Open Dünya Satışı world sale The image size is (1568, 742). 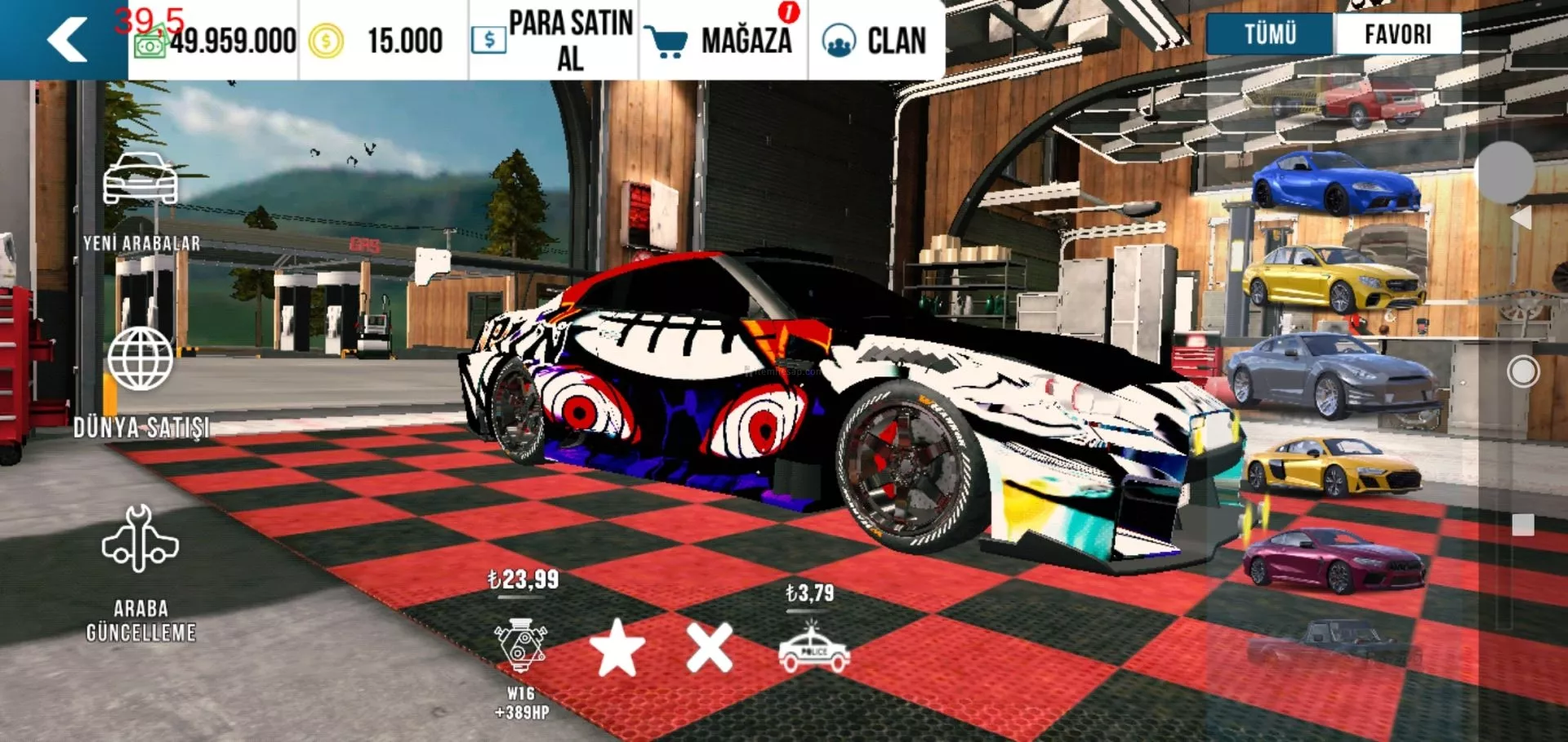(140, 381)
